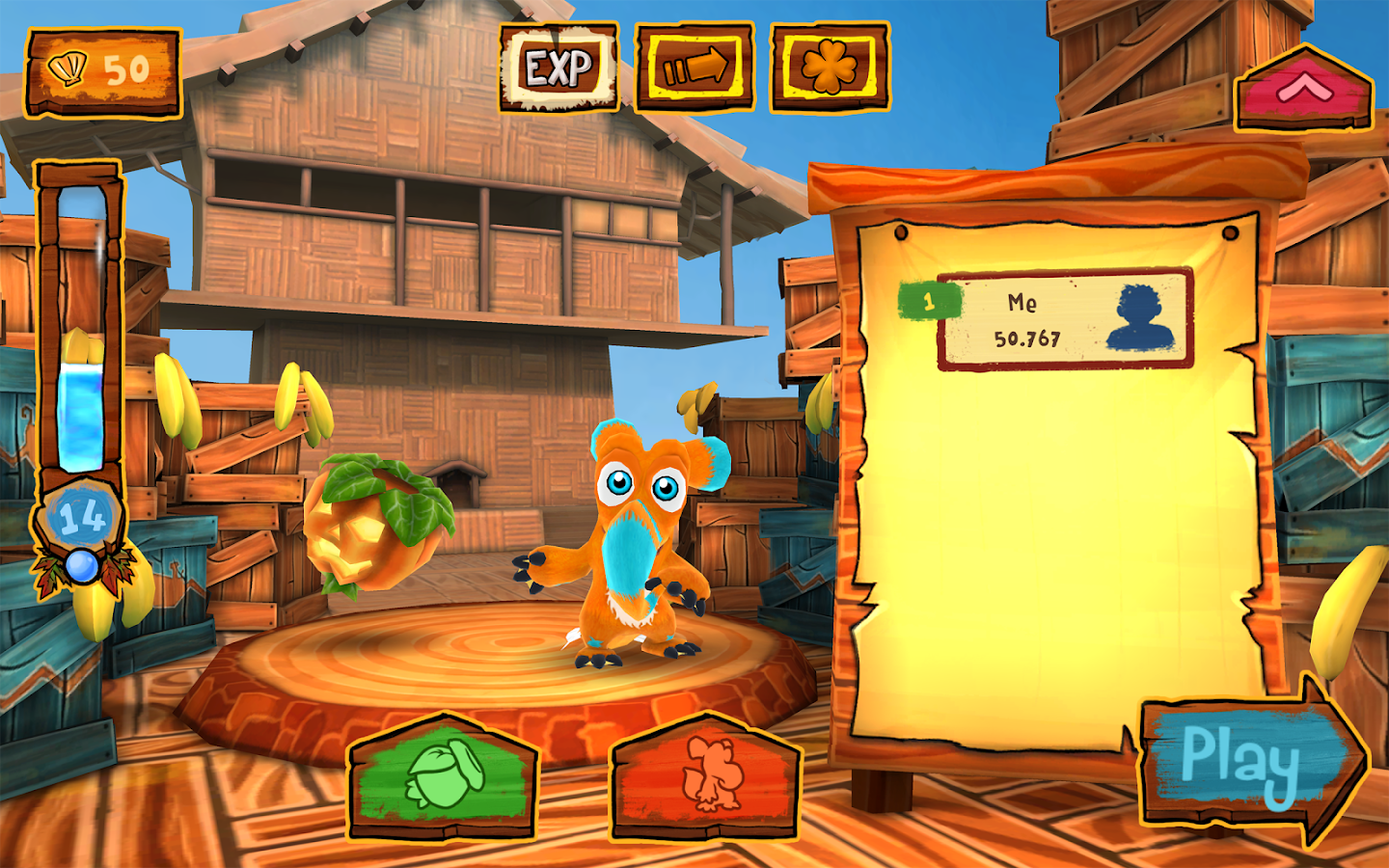Click the score 50.767 label

point(1026,338)
